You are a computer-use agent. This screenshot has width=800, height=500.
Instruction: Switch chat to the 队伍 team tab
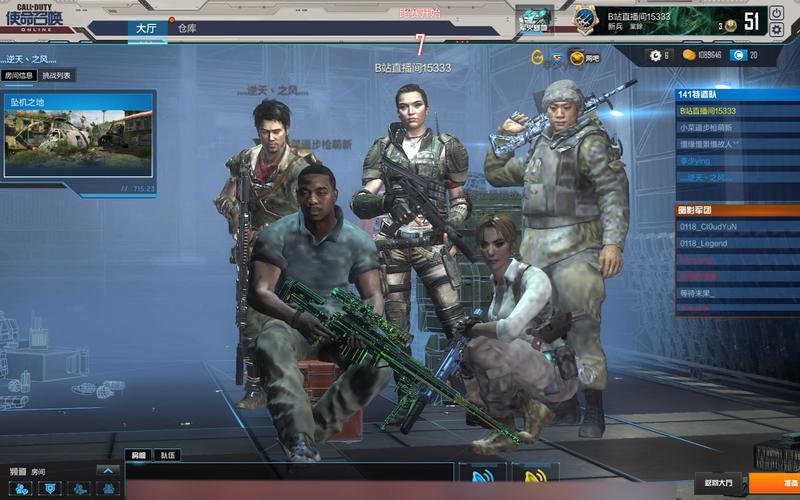click(168, 455)
